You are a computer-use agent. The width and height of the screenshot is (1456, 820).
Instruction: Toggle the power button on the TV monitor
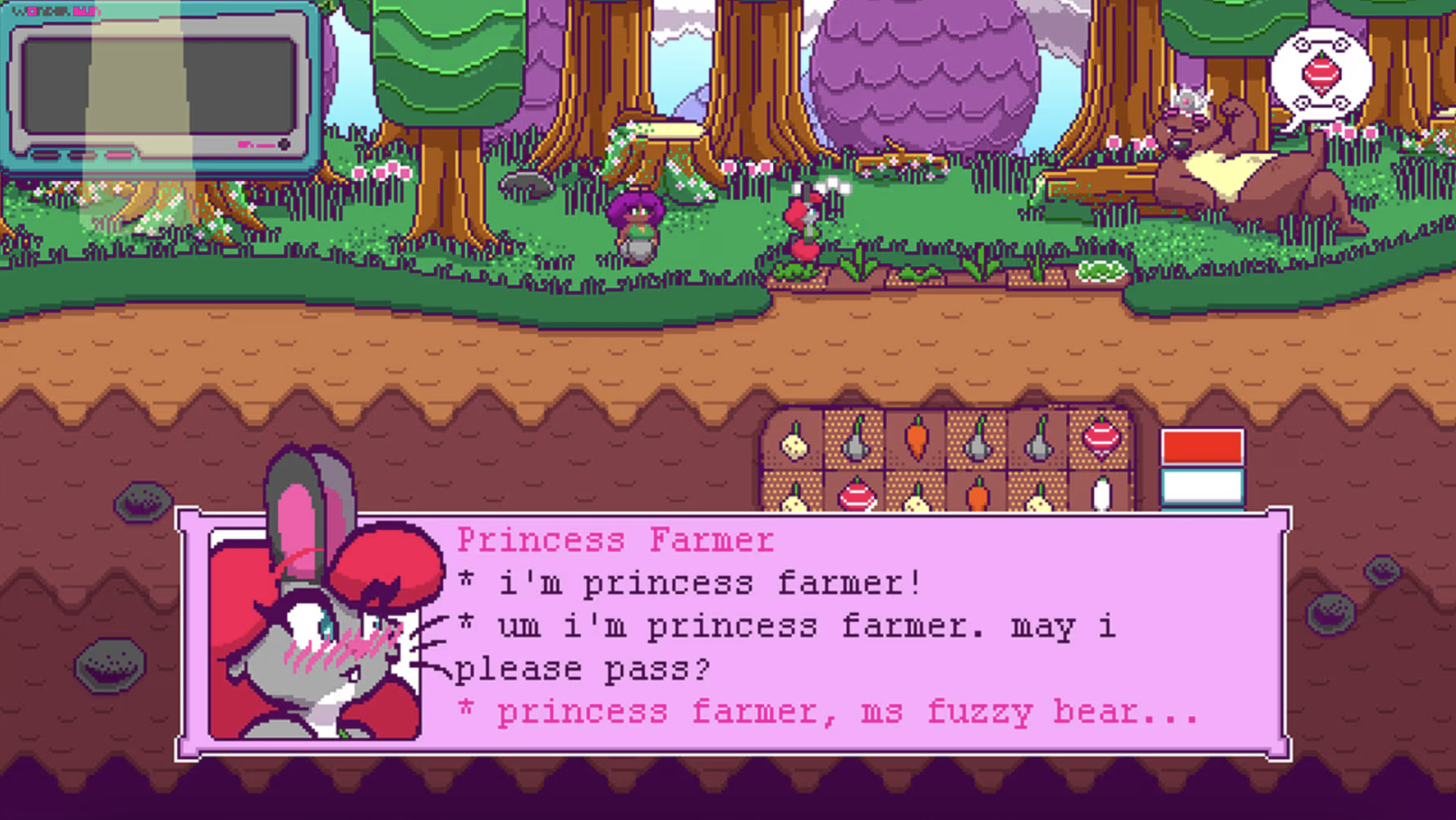pos(284,144)
